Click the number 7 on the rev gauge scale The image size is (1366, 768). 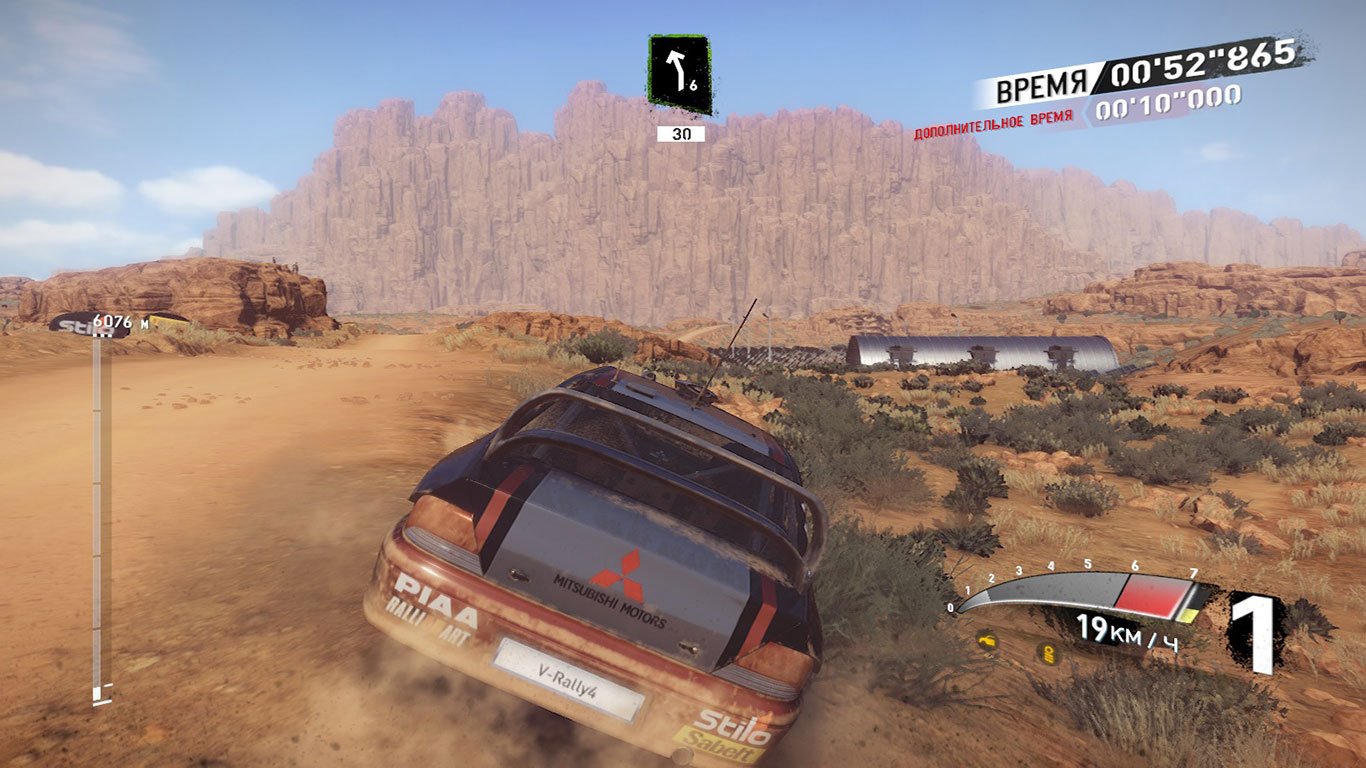pos(1194,573)
